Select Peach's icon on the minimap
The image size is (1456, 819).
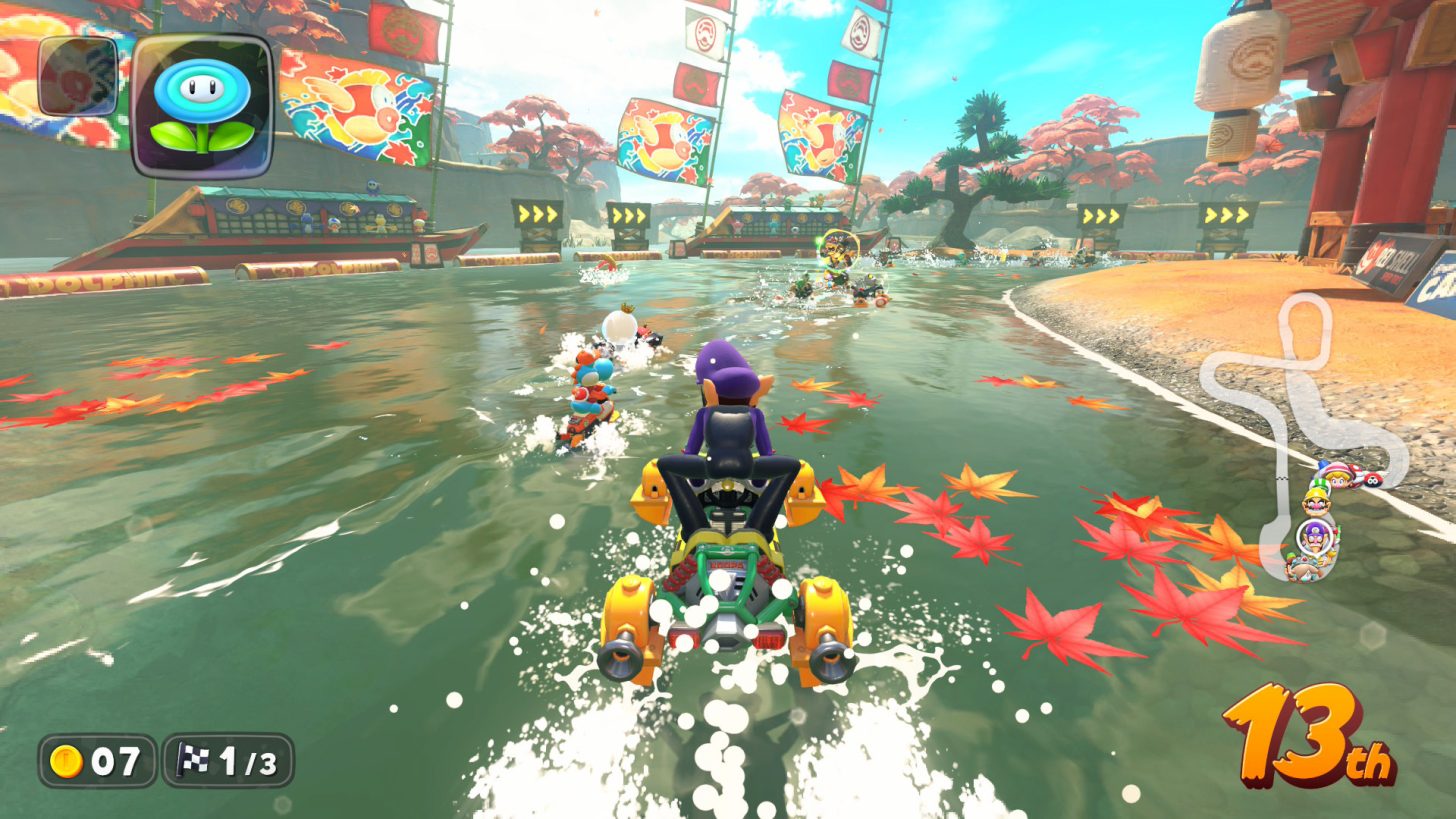pos(1337,479)
